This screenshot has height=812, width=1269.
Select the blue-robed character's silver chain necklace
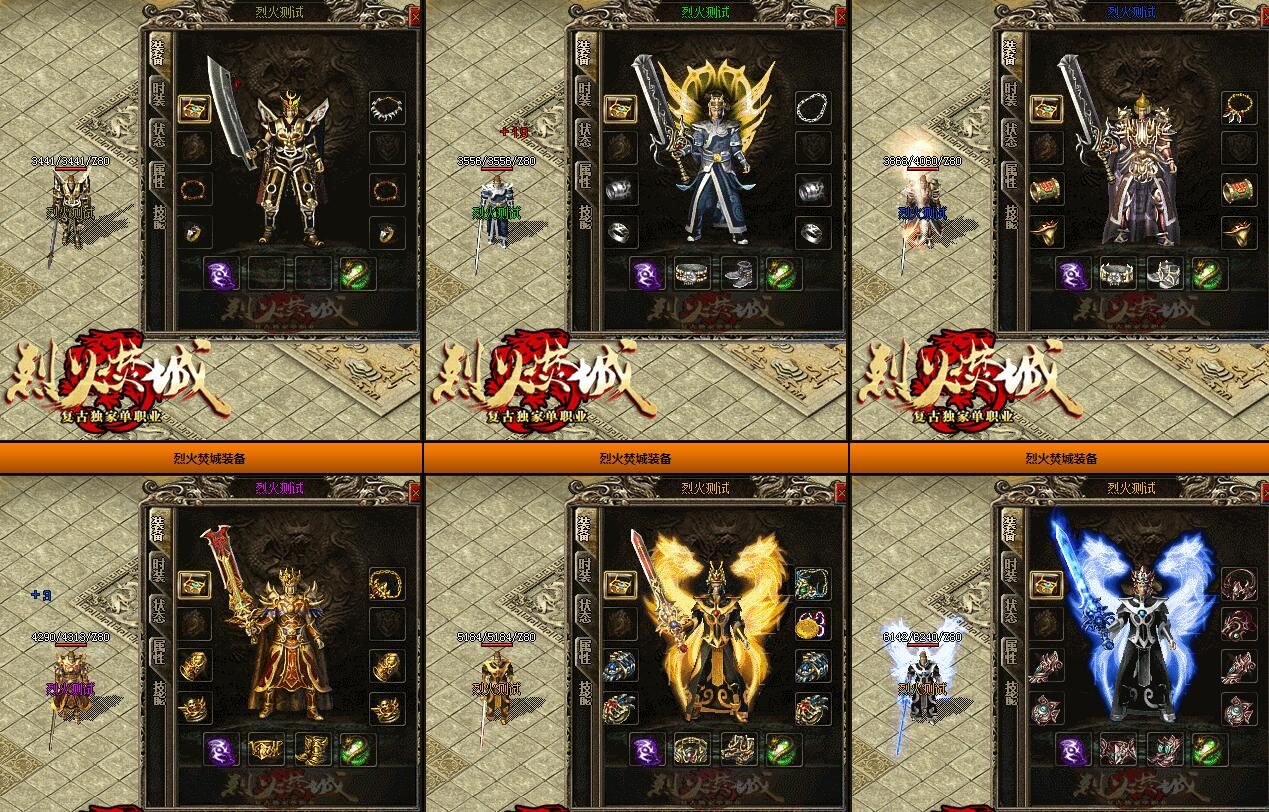[812, 107]
